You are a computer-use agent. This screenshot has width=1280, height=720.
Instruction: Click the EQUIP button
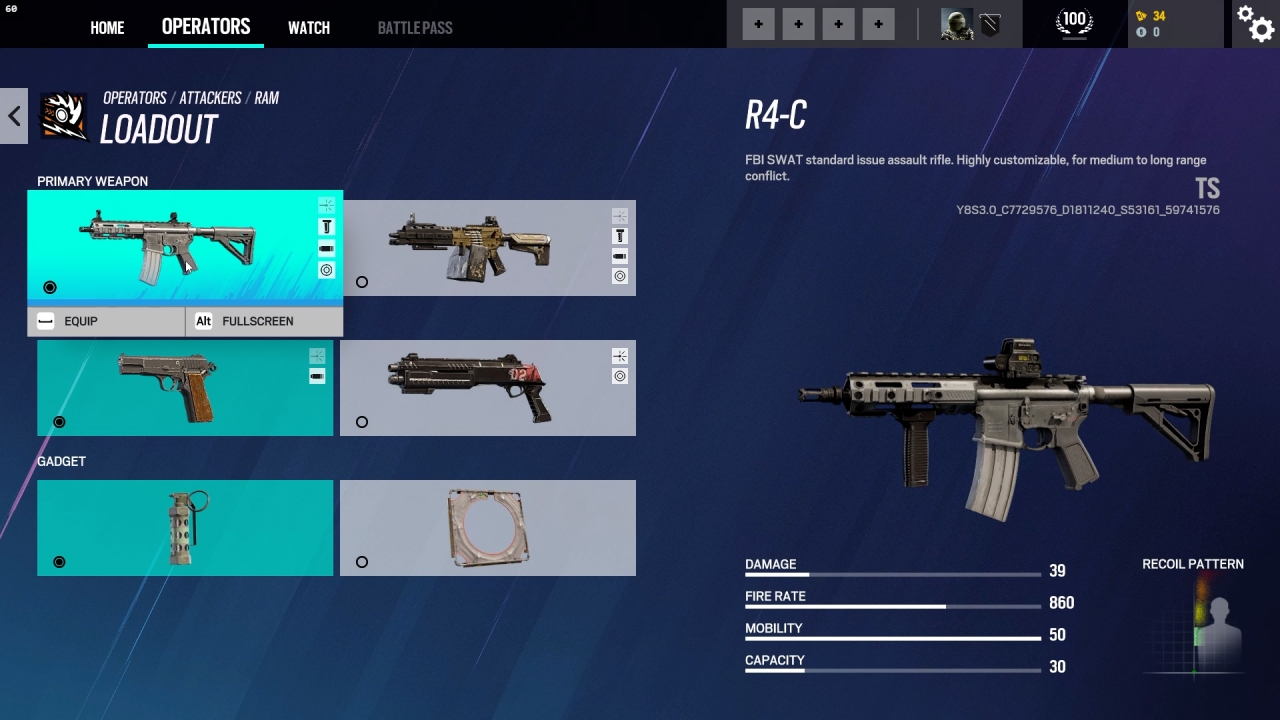point(106,321)
